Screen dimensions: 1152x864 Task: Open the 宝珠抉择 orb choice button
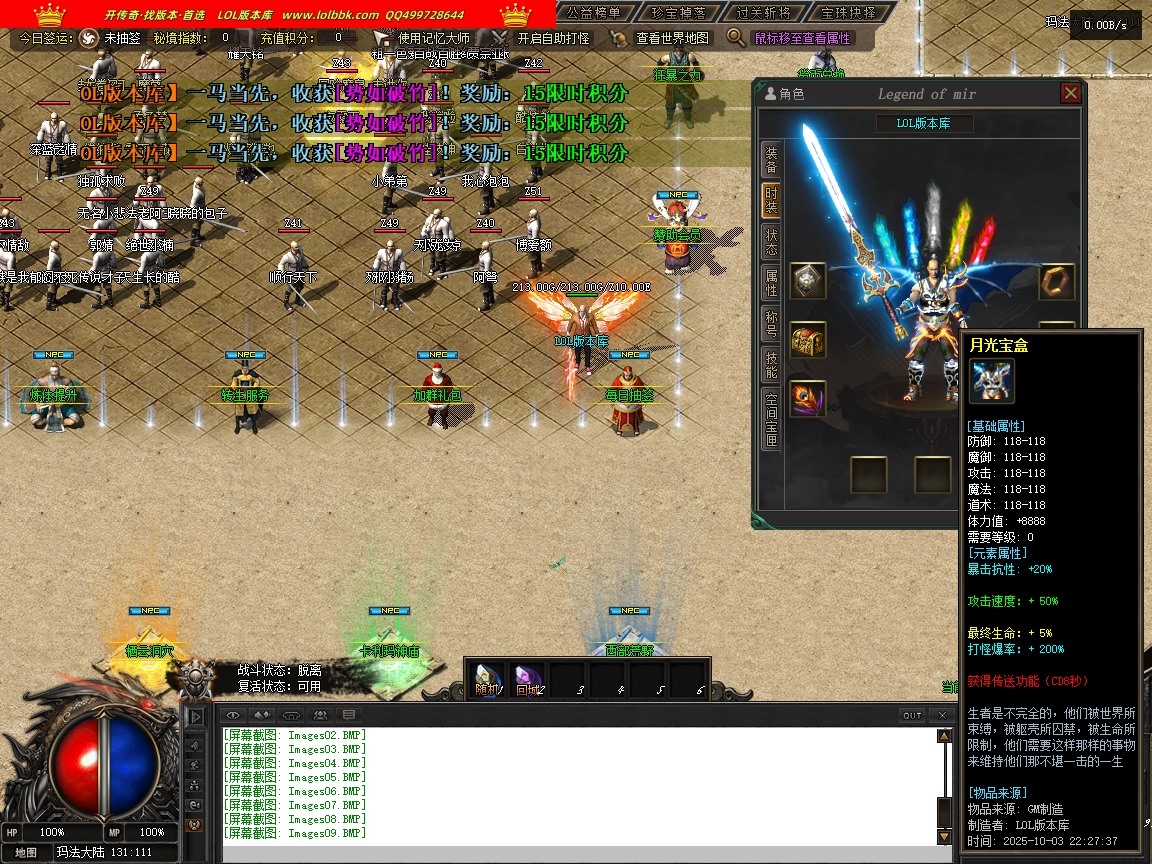[846, 13]
